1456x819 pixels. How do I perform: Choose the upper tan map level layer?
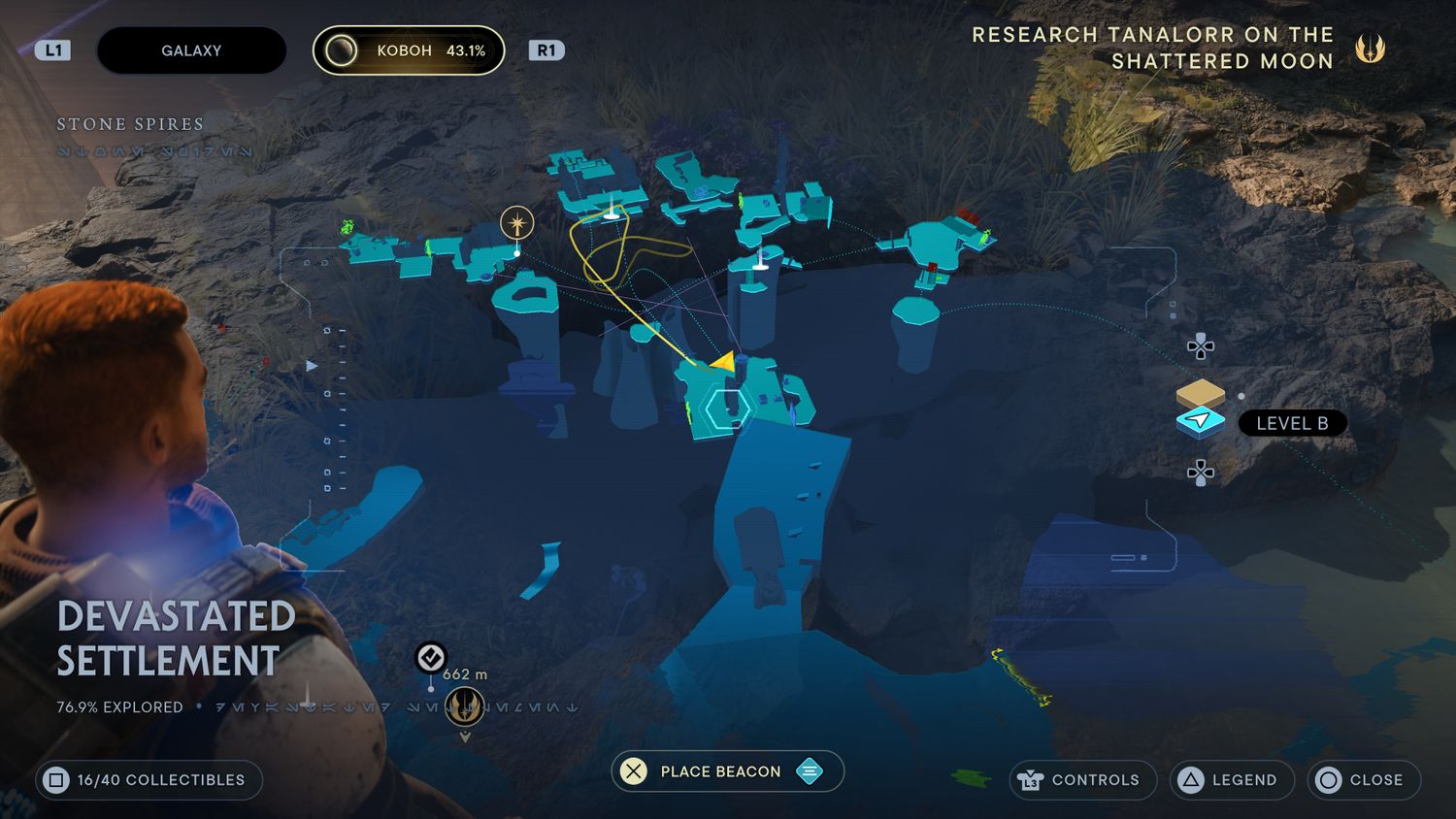coord(1201,393)
